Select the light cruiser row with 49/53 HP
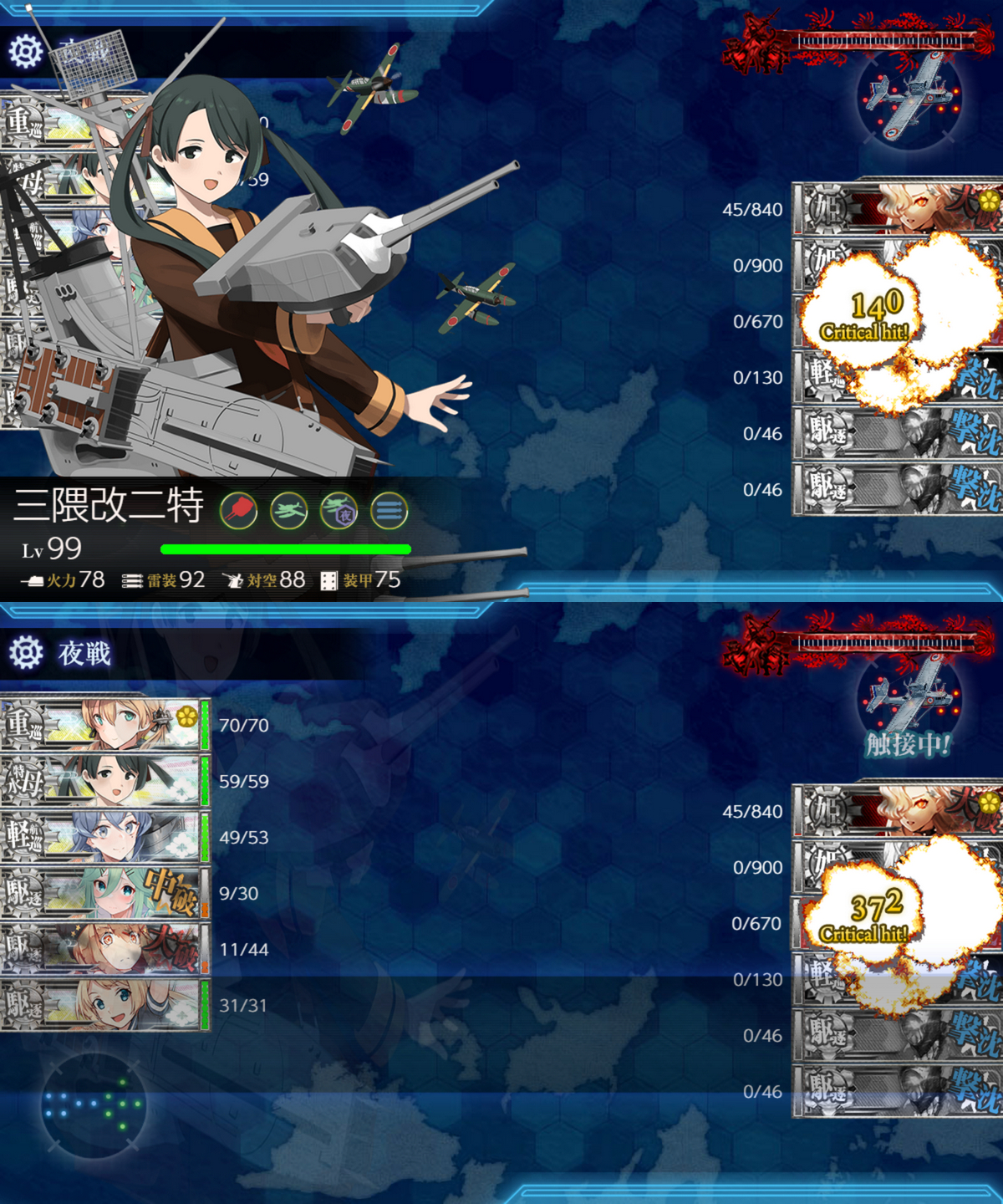1003x1204 pixels. (x=104, y=836)
